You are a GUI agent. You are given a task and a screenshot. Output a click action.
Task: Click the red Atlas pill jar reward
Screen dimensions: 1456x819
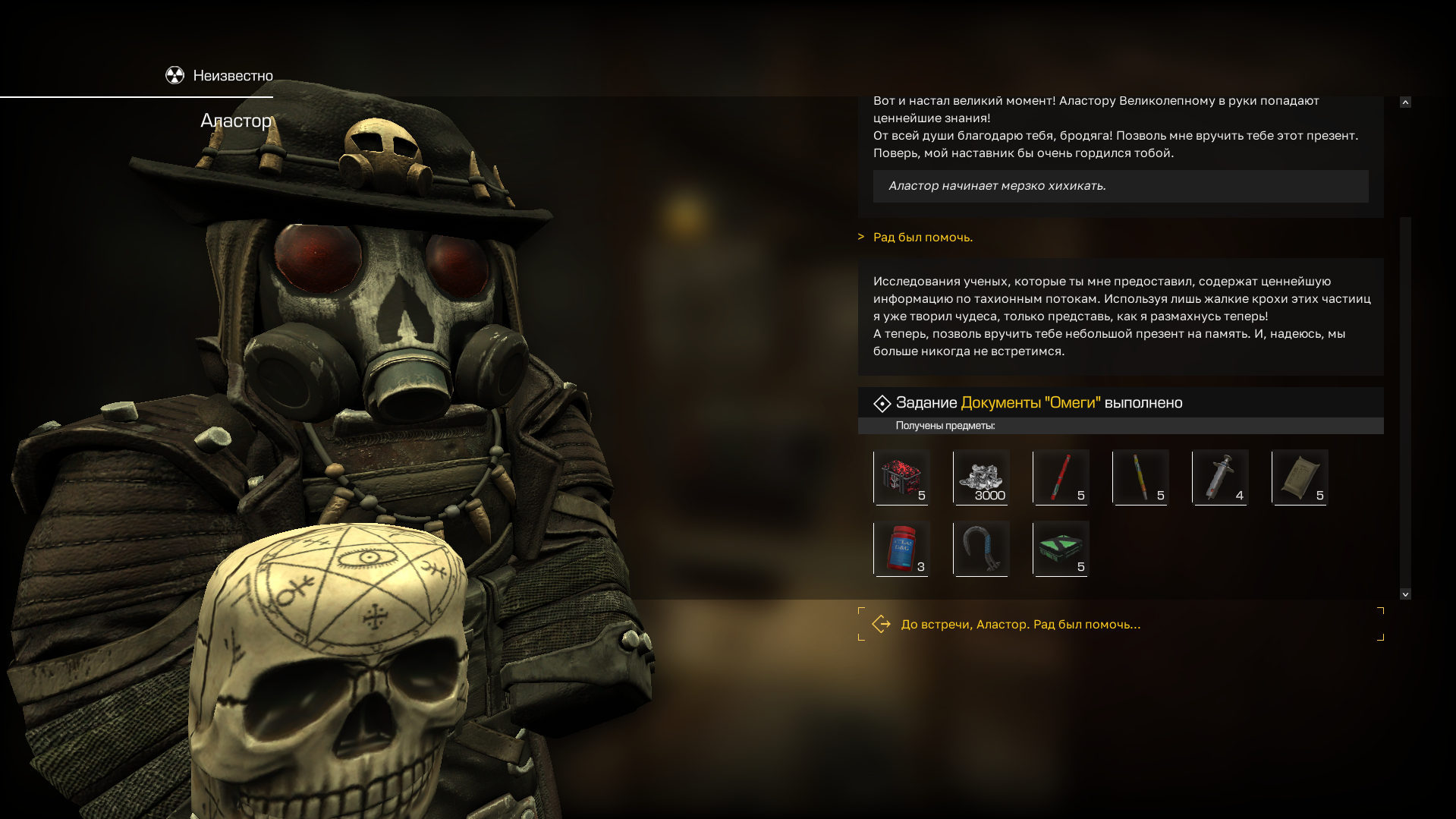[901, 548]
